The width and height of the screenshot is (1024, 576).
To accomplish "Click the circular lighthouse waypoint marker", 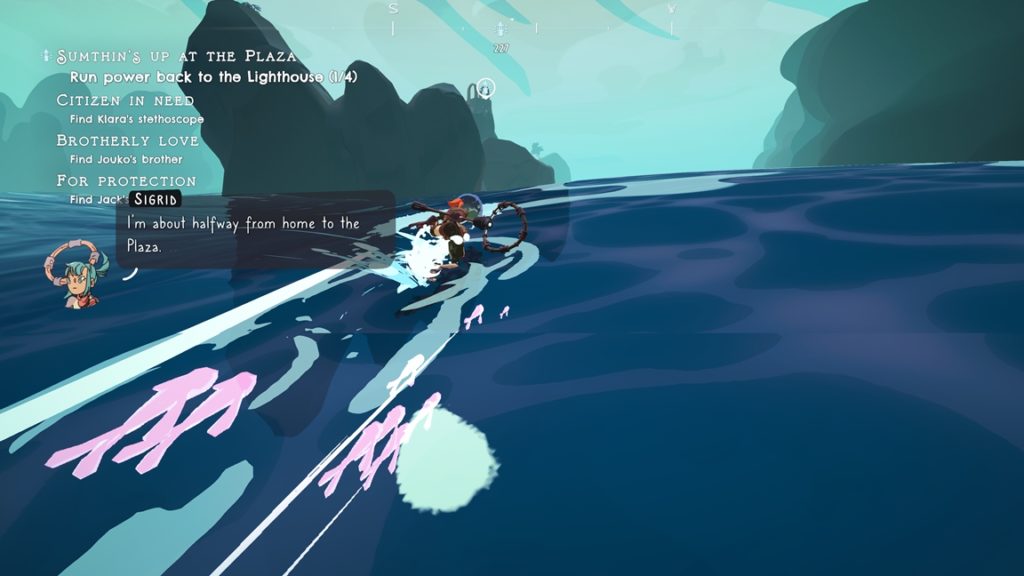I will click(485, 89).
